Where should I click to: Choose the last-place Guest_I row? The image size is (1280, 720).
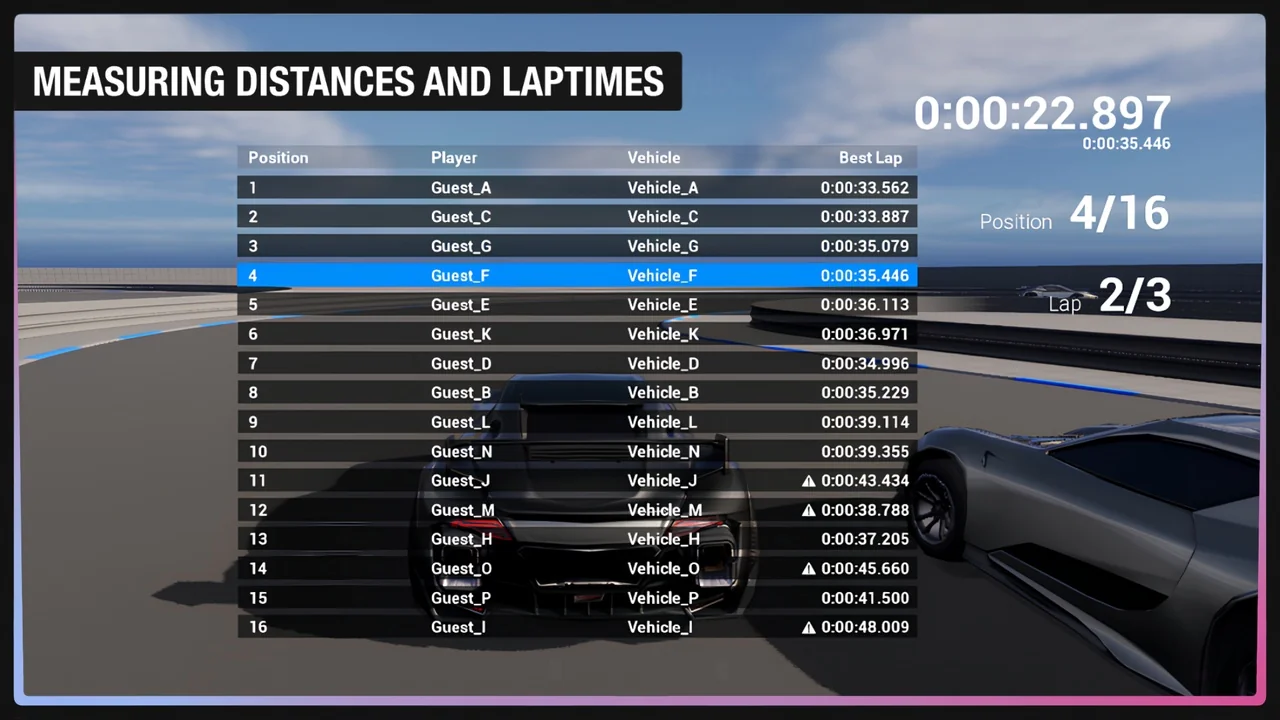pos(577,627)
